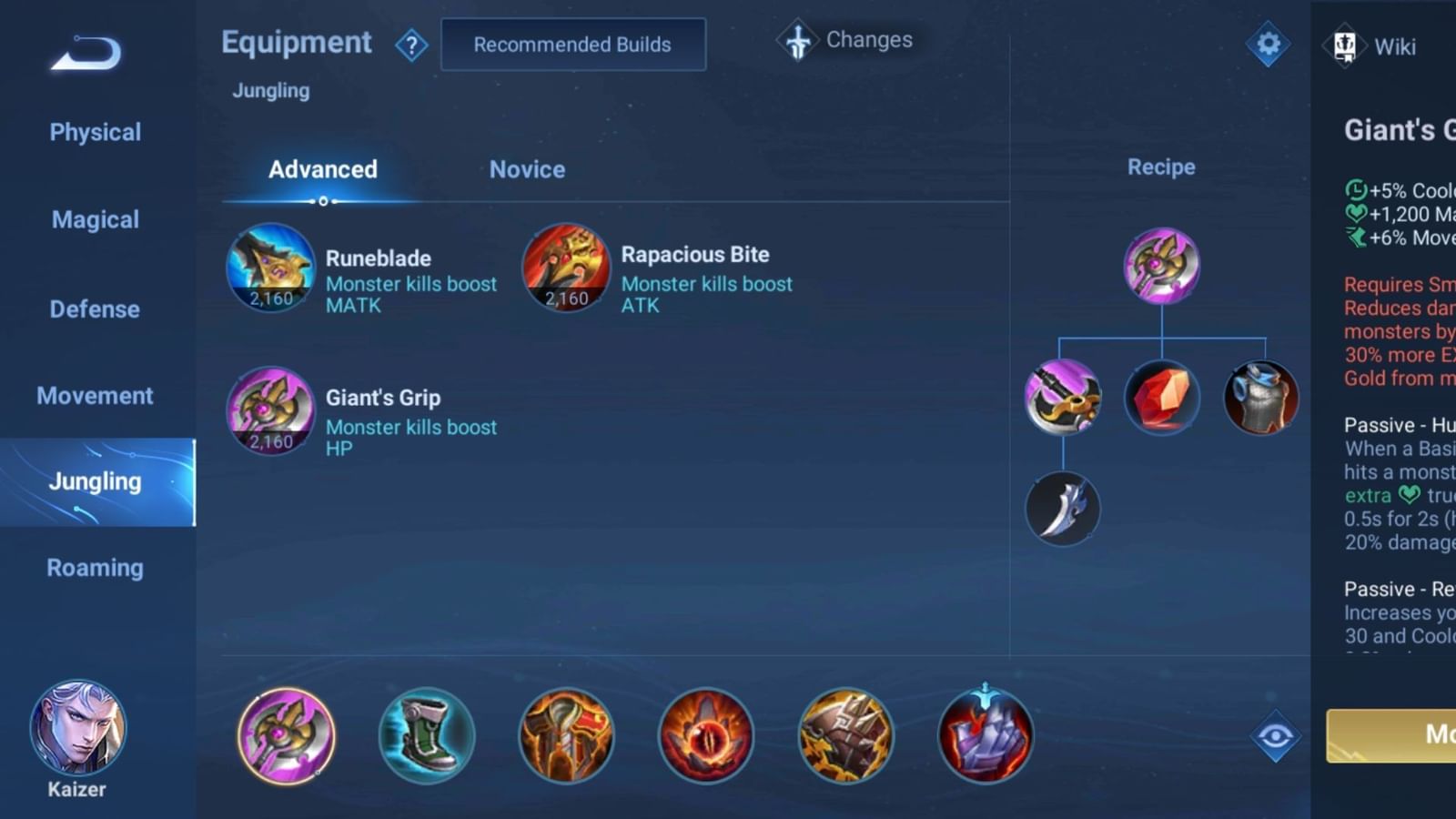Expand the purple axe sub-component in recipe tree
This screenshot has height=819, width=1456.
point(1063,396)
